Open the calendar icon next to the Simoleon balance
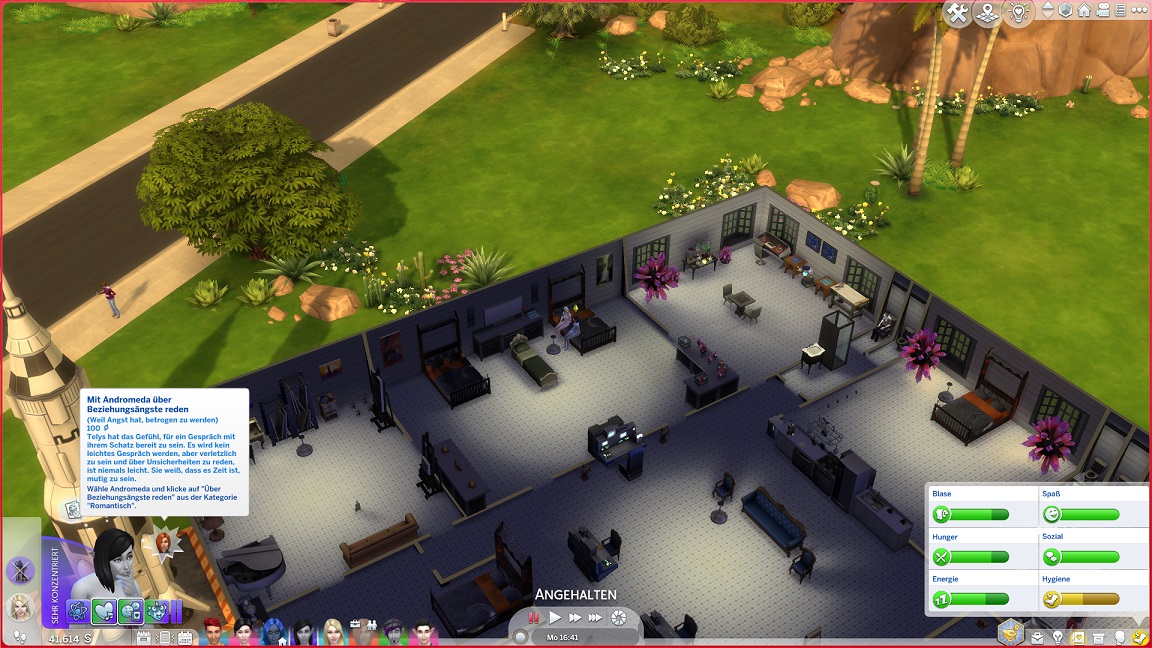Image resolution: width=1152 pixels, height=648 pixels. (x=145, y=637)
